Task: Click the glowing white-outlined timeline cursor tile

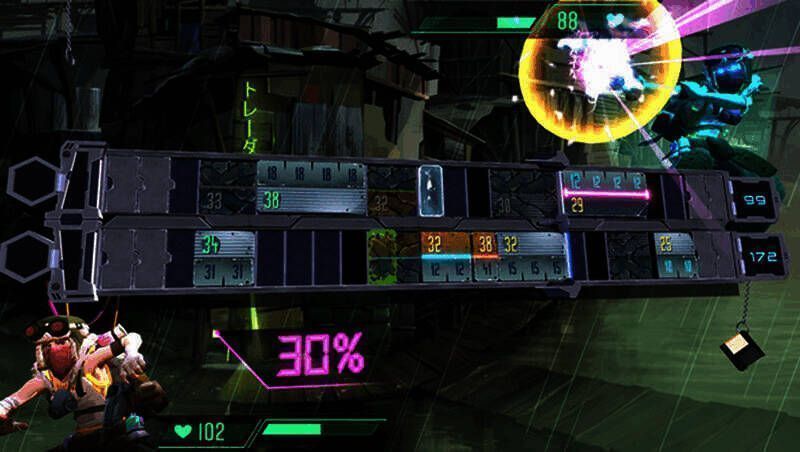Action: pyautogui.click(x=431, y=189)
